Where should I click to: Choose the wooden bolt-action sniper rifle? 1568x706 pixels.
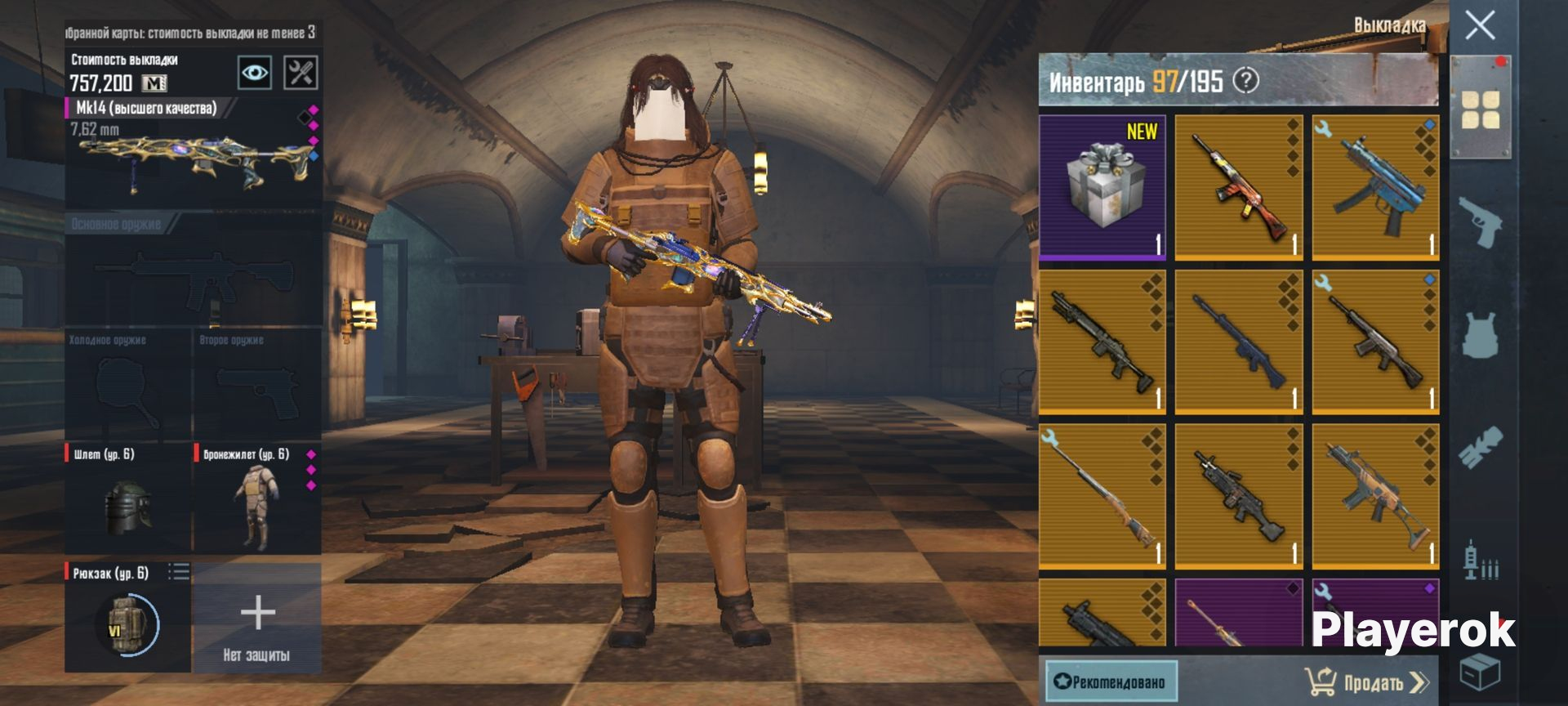click(1102, 495)
